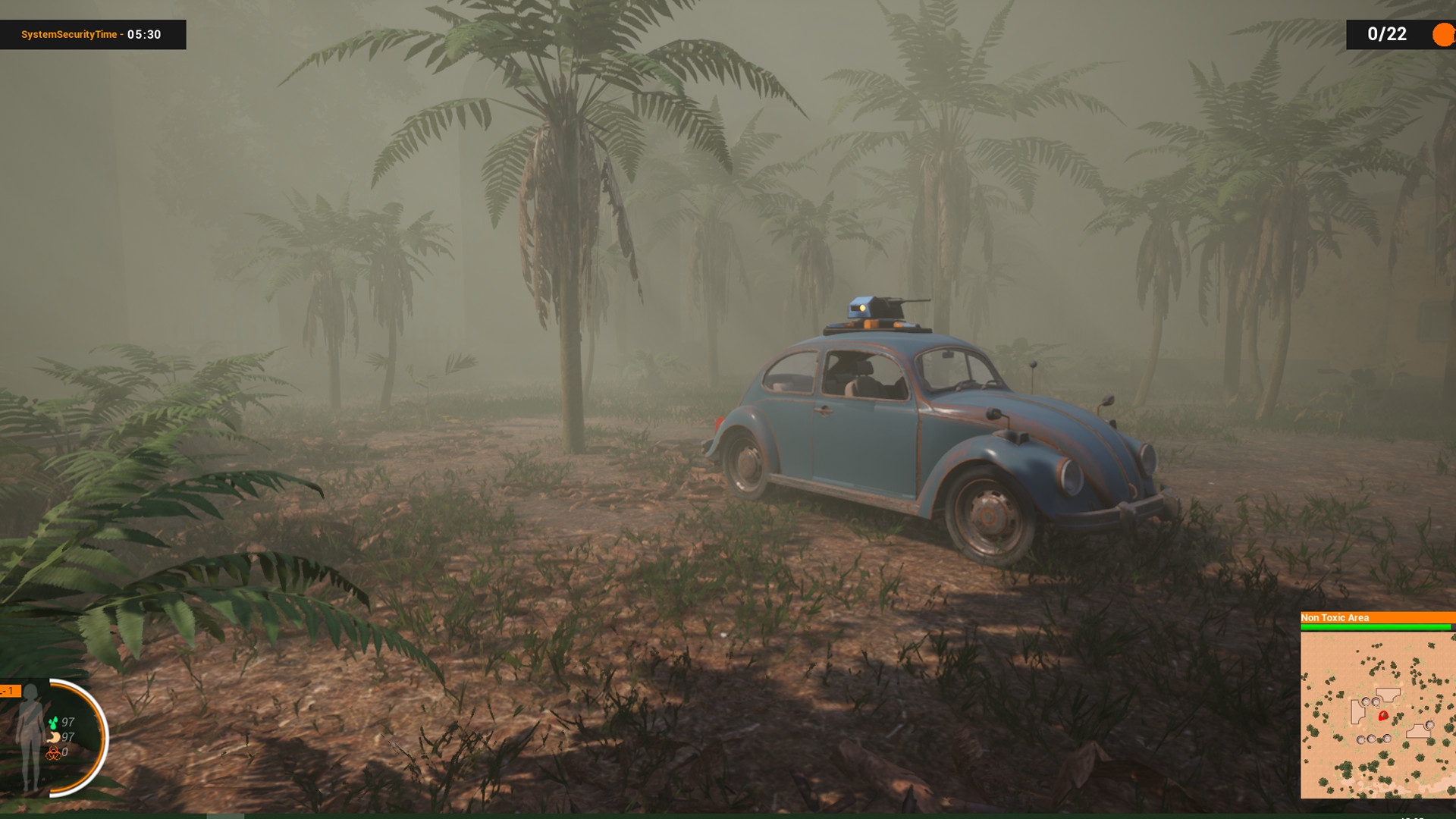
Task: Click the orange level badge on the status panel
Action: pos(9,692)
